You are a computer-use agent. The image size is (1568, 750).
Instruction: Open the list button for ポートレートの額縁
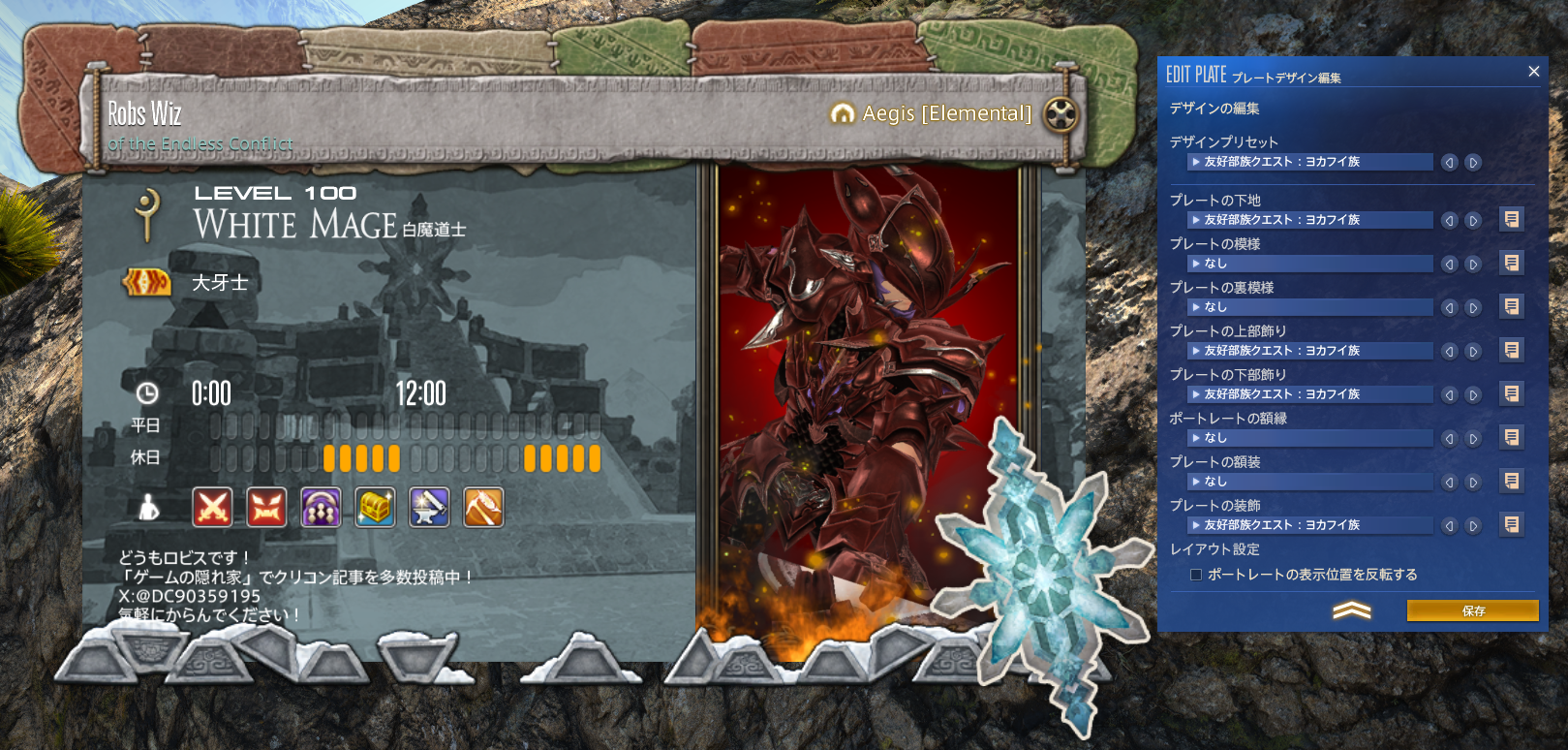(1511, 437)
